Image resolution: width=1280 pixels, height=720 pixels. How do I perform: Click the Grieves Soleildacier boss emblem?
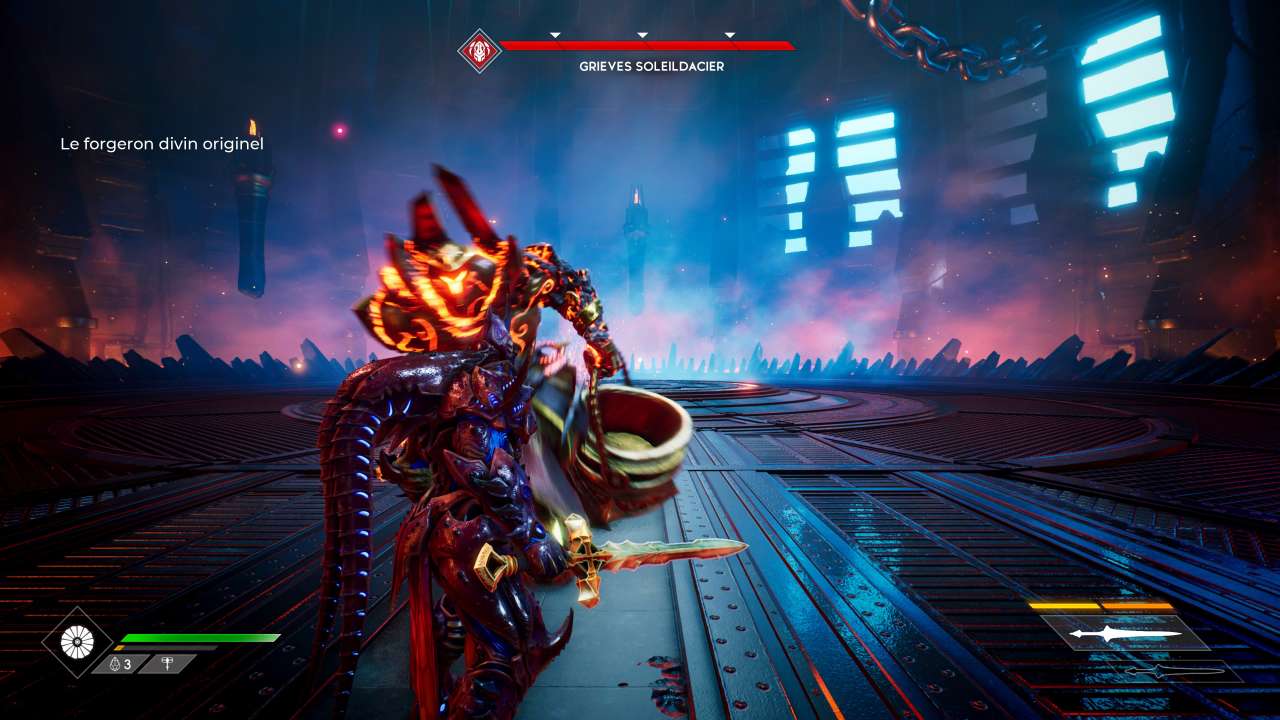point(479,49)
